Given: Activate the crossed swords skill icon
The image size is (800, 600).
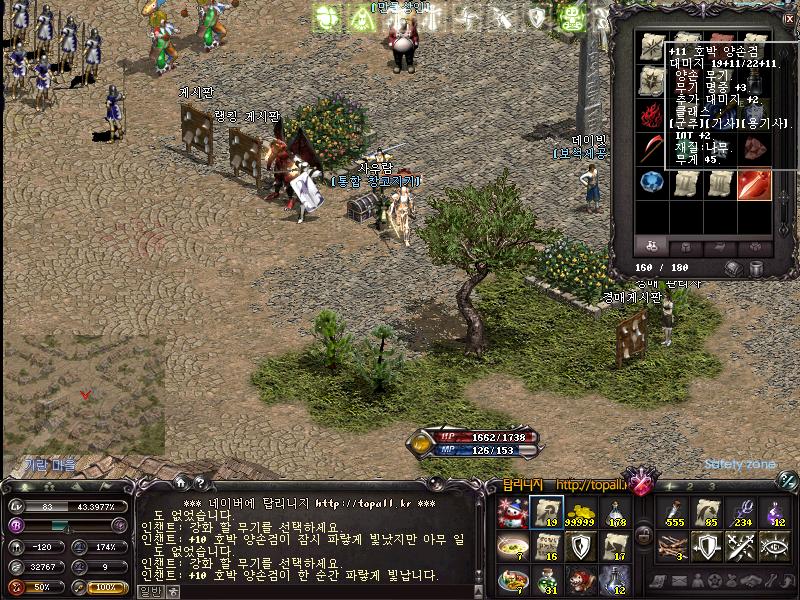Looking at the screenshot, I should click(x=743, y=546).
